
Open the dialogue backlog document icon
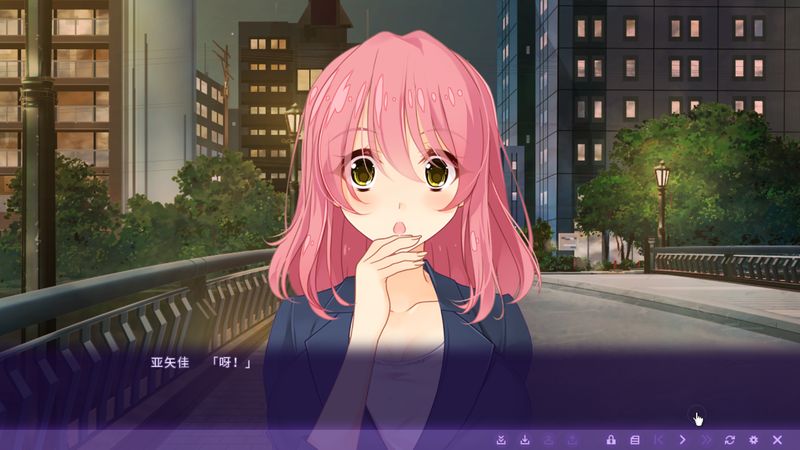634,440
